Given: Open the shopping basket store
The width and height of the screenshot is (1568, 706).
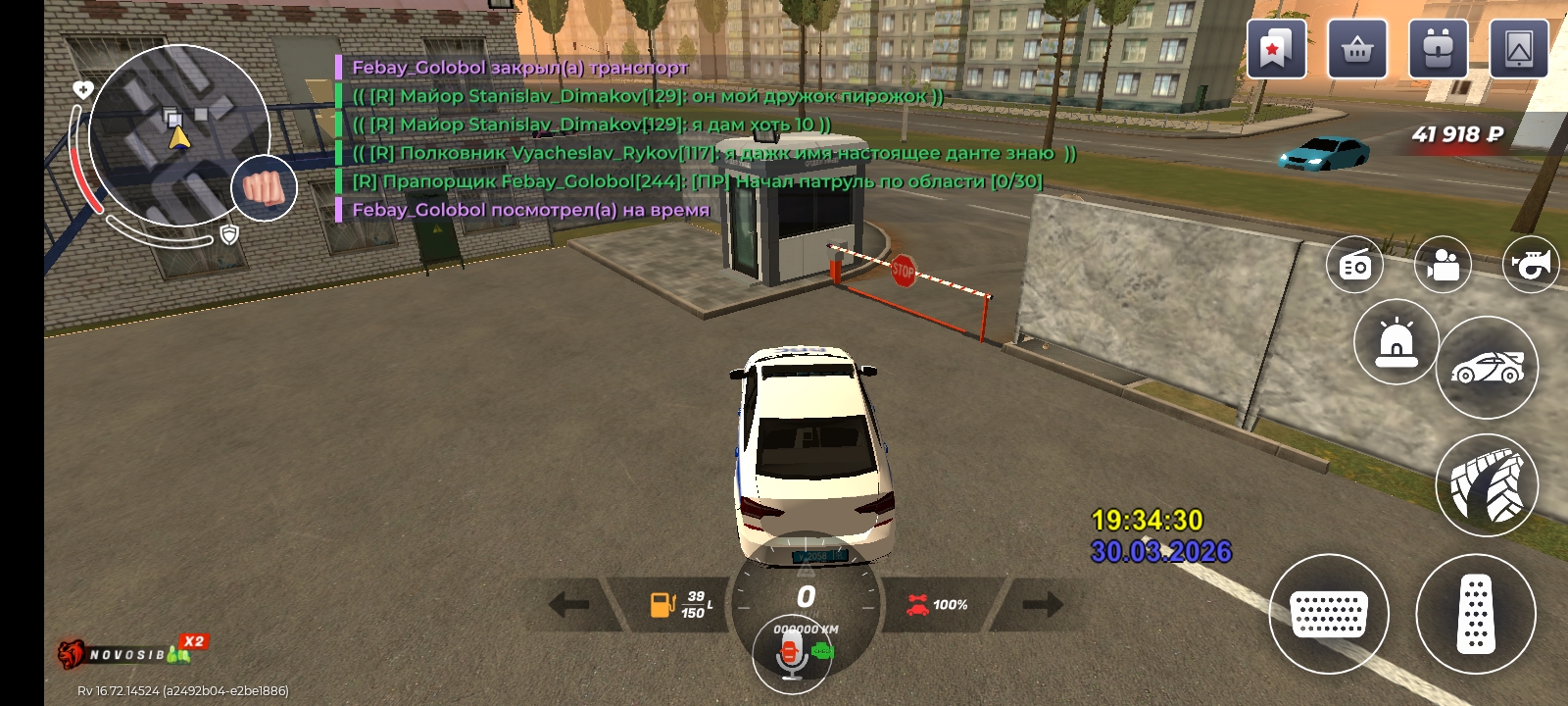Looking at the screenshot, I should click(1357, 48).
